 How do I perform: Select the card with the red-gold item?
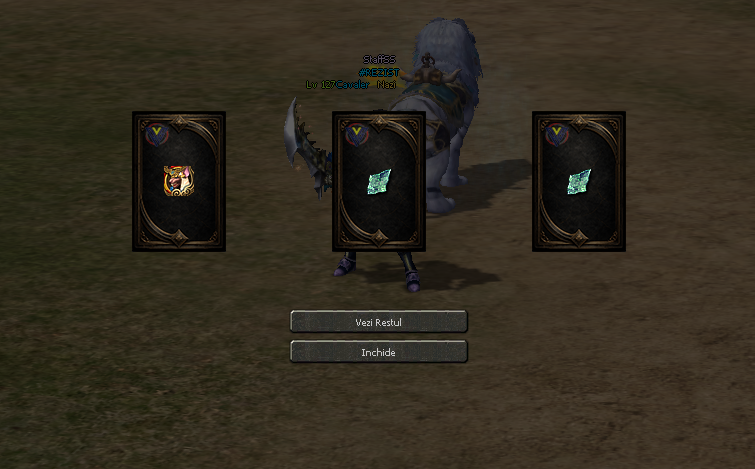click(x=179, y=181)
